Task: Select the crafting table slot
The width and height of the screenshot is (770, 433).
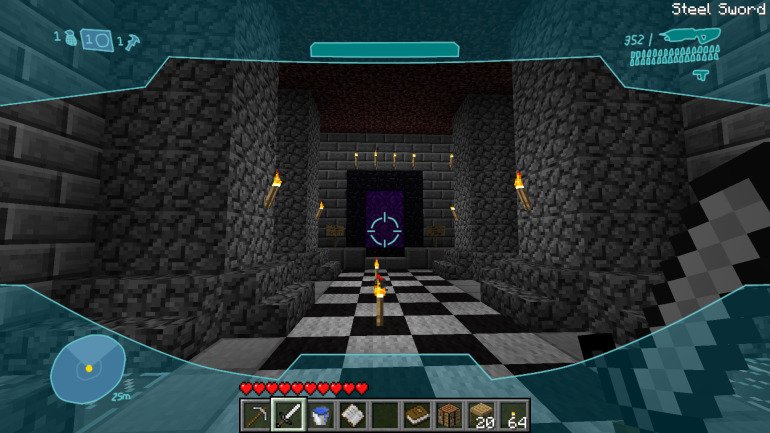Action: (450, 414)
